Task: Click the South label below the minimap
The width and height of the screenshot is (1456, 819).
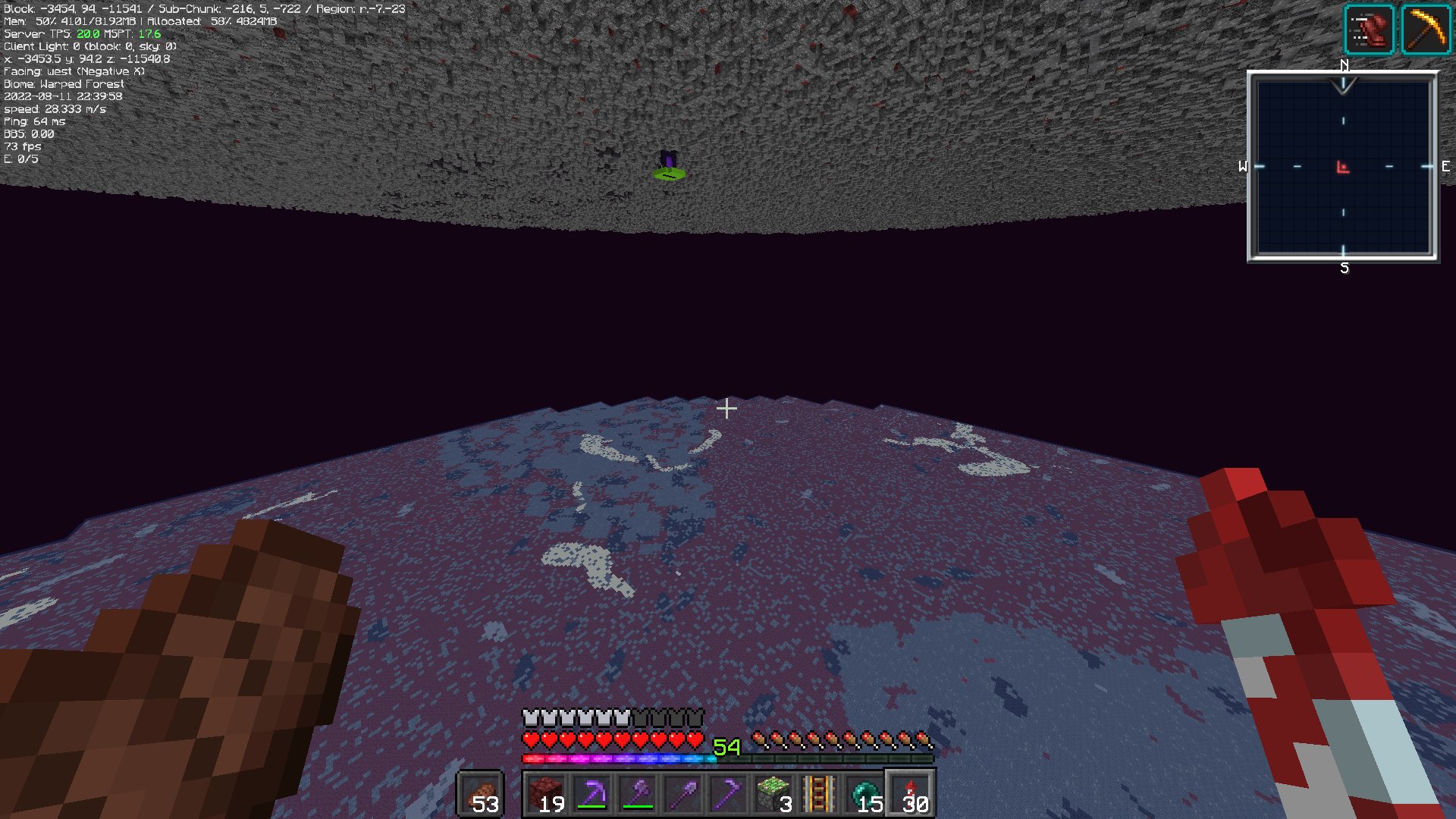Action: point(1345,267)
